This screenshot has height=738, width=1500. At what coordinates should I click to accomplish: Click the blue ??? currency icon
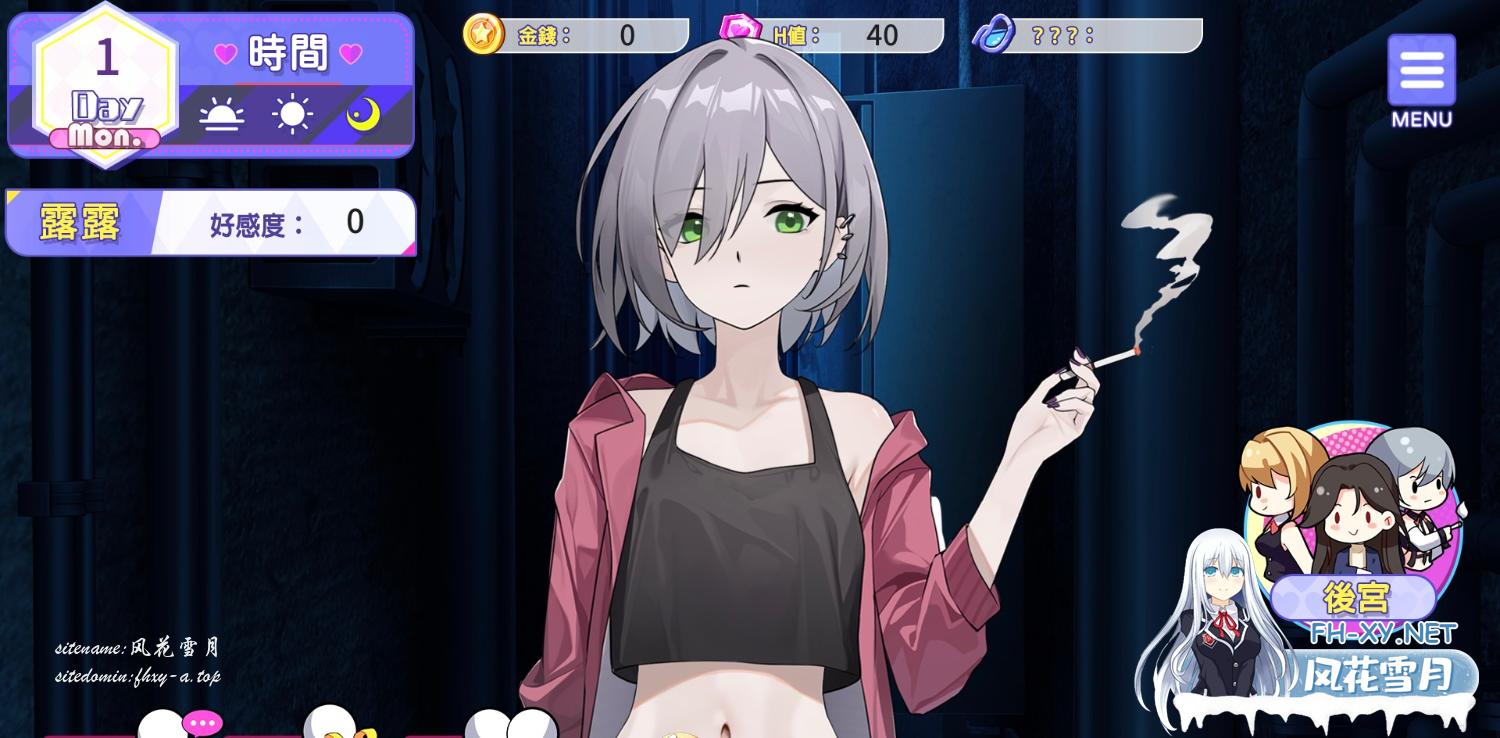[x=994, y=35]
